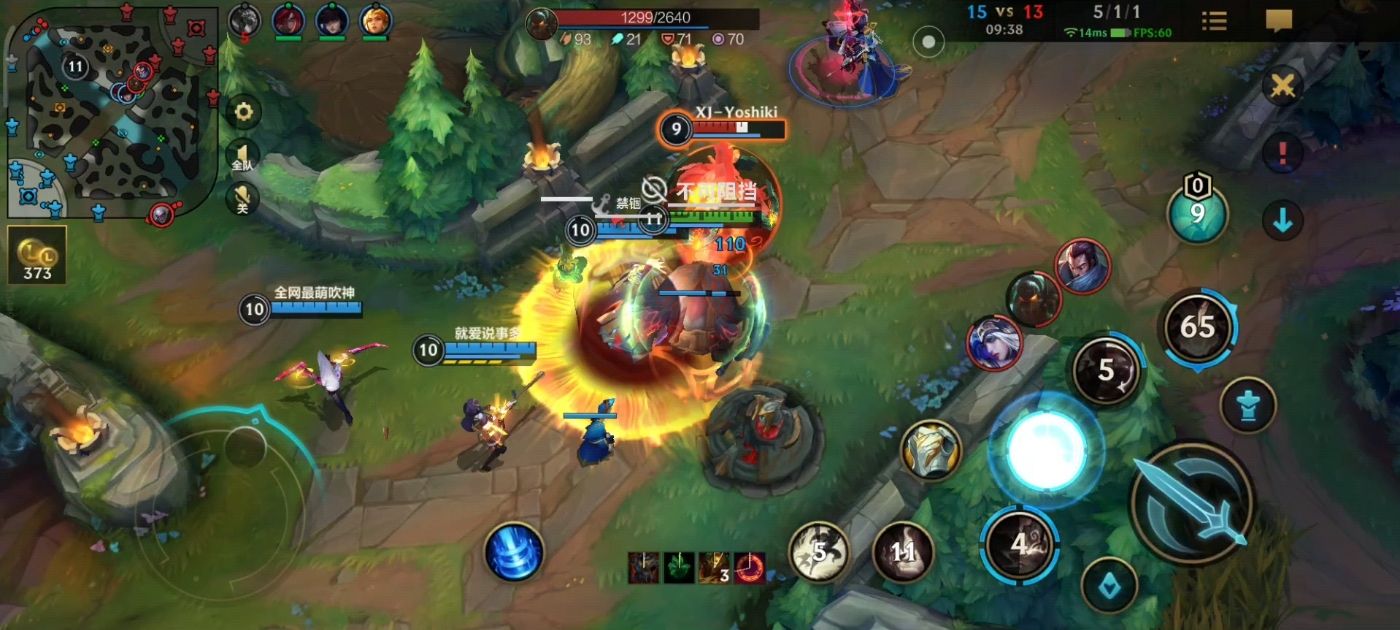This screenshot has width=1400, height=630.
Task: Tap the blue down arrow button
Action: pos(1282,220)
